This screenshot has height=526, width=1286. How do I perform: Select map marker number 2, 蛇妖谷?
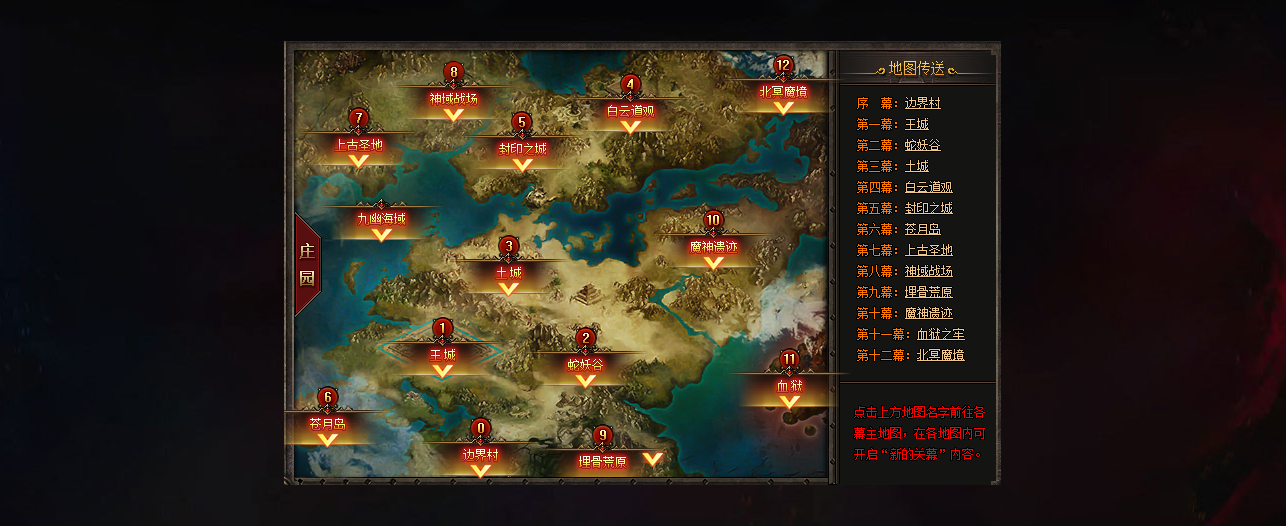[586, 365]
